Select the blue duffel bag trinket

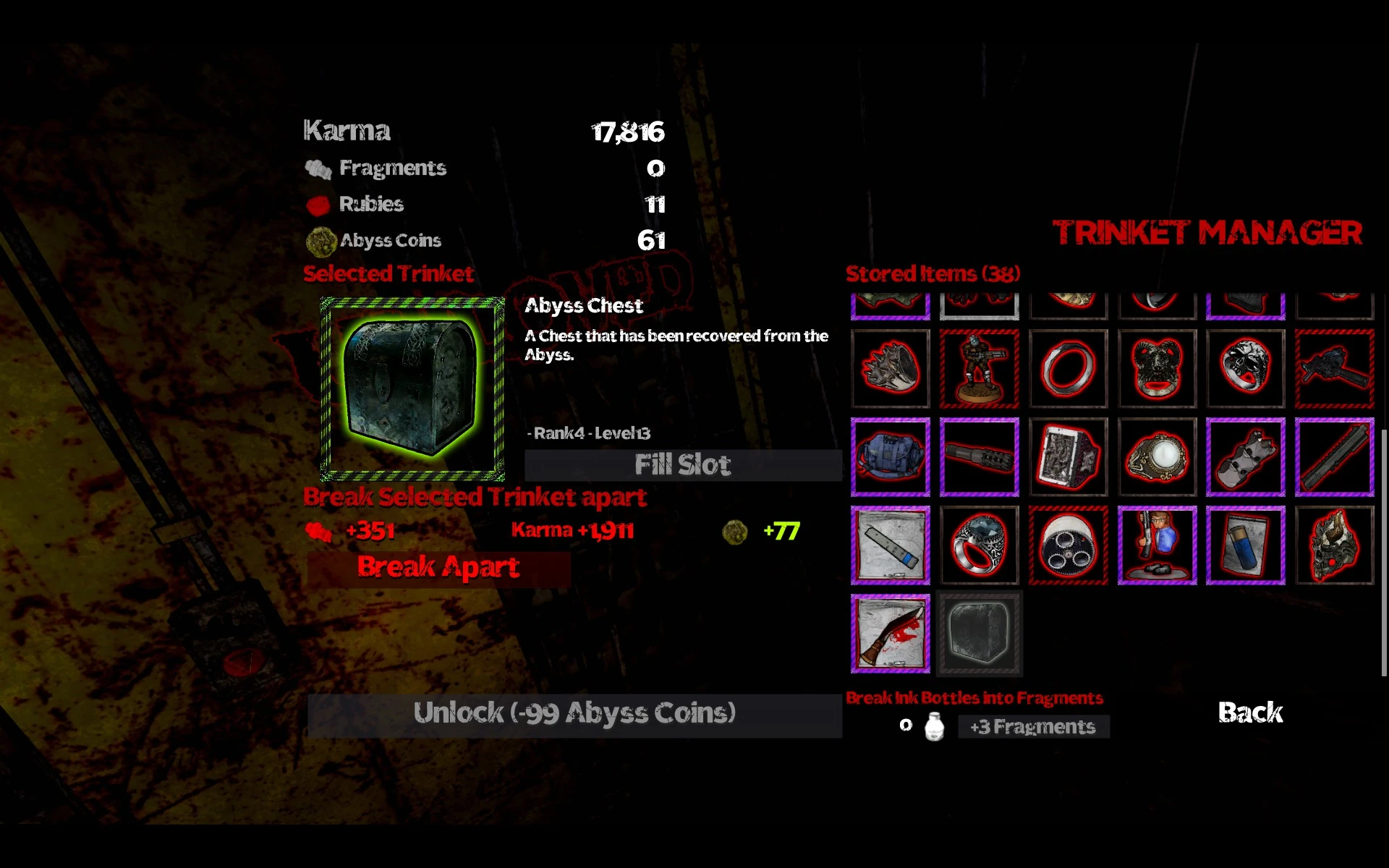(890, 456)
